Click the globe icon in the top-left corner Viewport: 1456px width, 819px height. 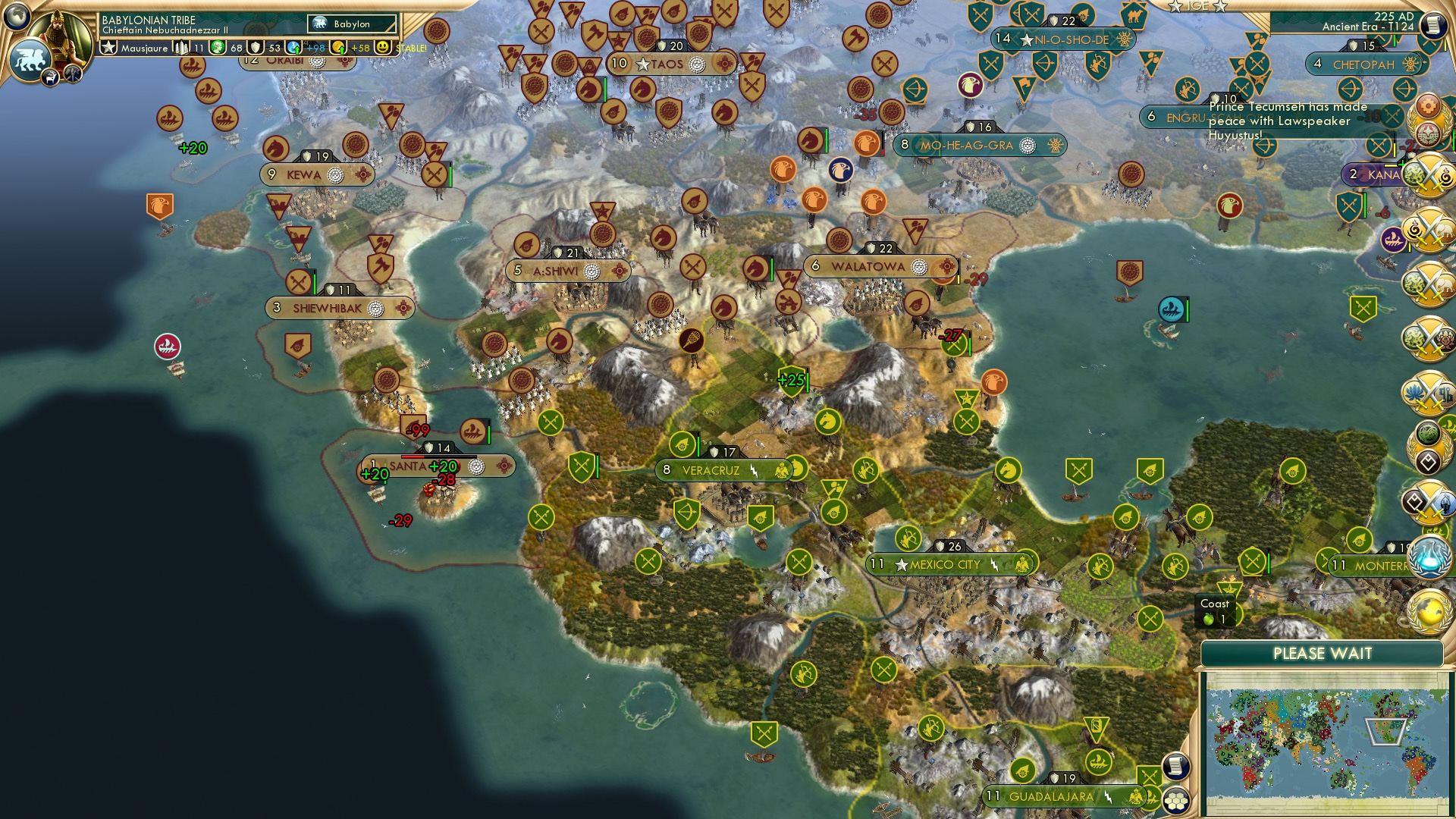(15, 17)
